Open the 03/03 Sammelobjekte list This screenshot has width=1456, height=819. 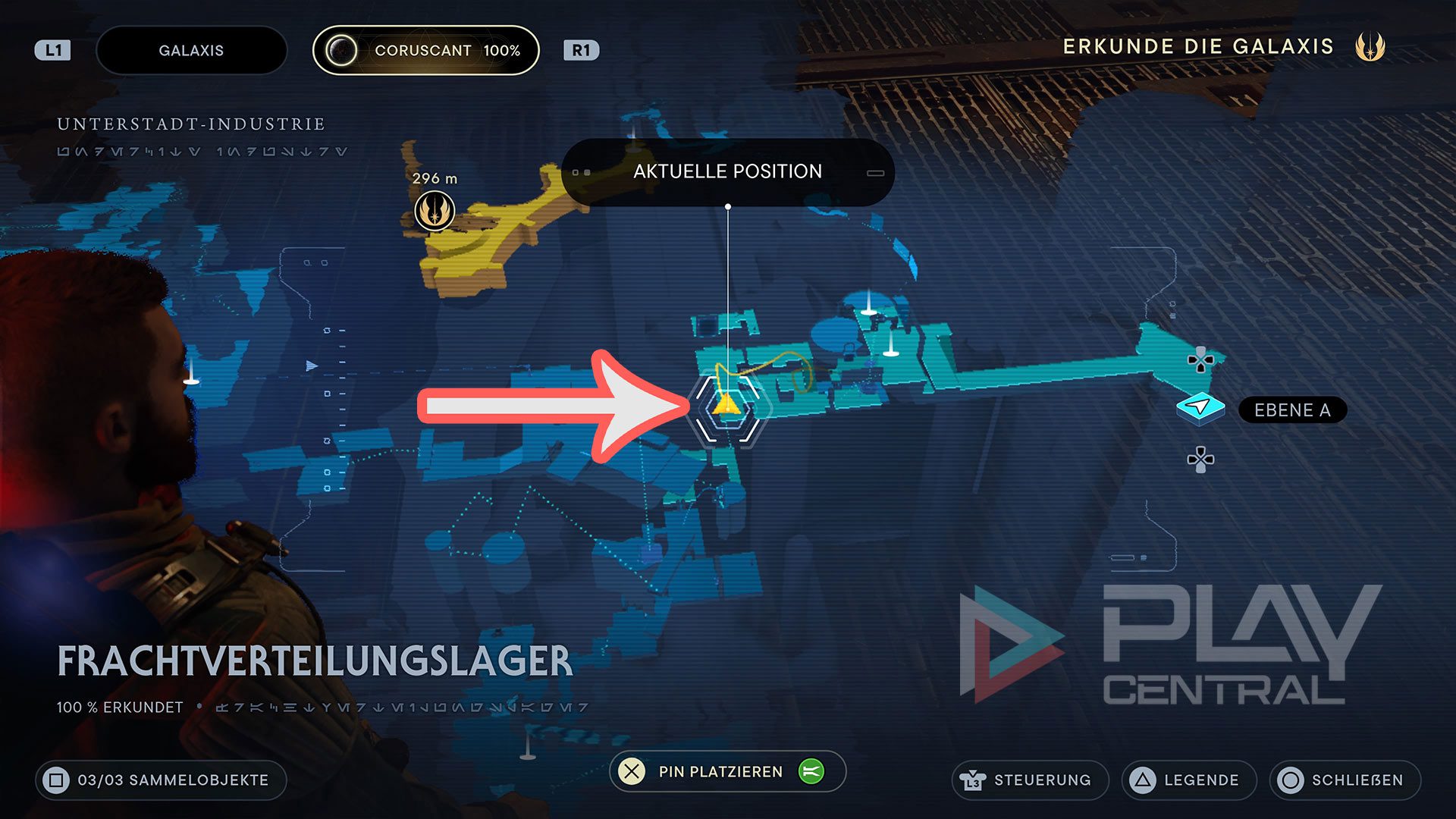pyautogui.click(x=161, y=780)
